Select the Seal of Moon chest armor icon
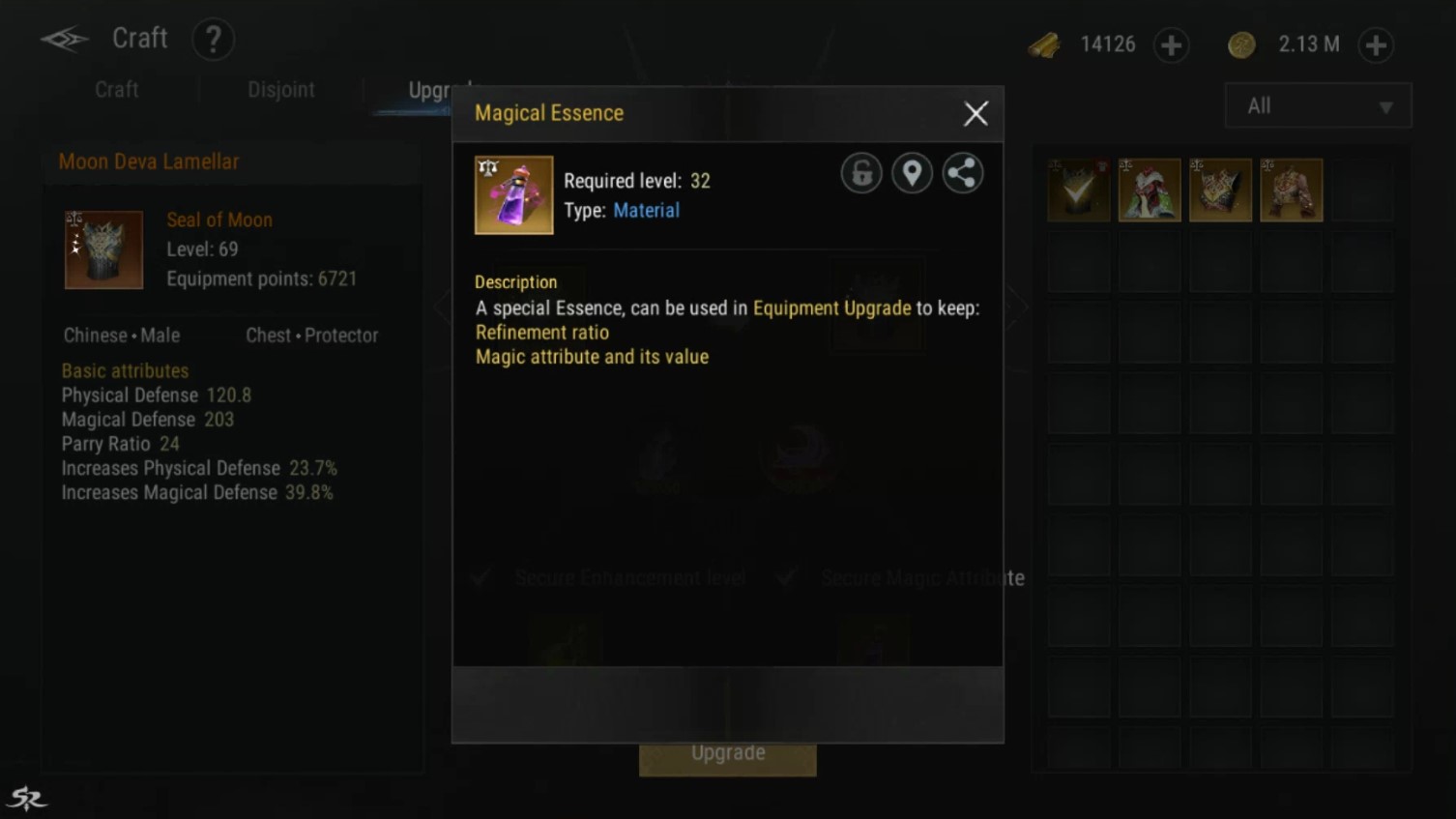The image size is (1456, 819). click(x=103, y=249)
